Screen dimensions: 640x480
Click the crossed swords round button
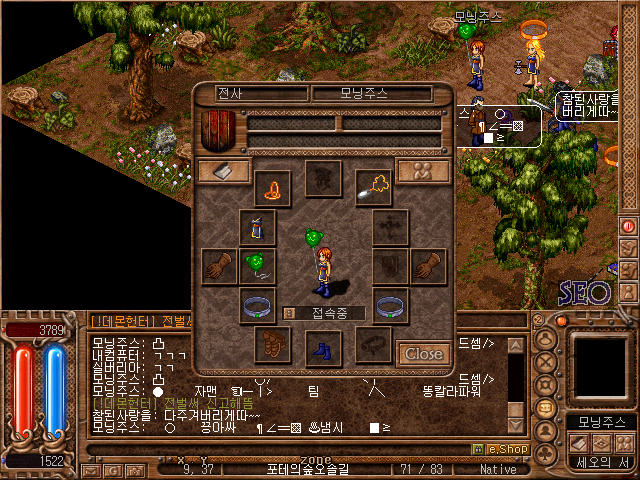546,362
